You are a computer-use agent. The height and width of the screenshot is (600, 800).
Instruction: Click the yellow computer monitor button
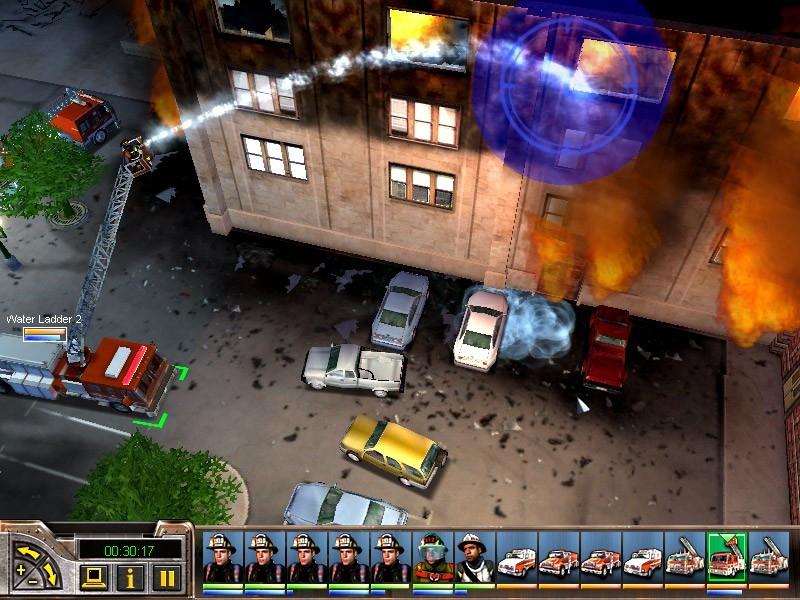coord(92,577)
